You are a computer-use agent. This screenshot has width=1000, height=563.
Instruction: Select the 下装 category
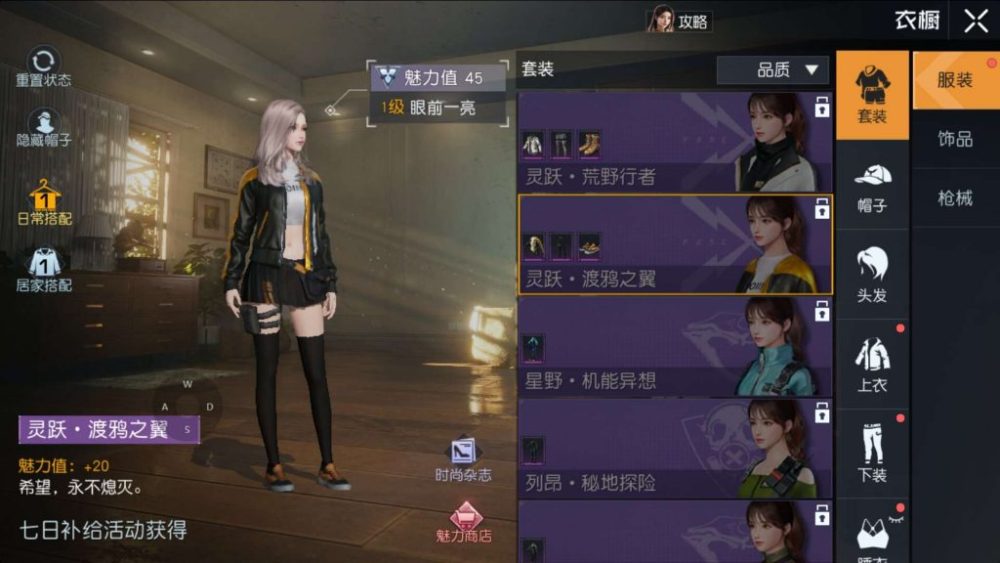click(872, 453)
